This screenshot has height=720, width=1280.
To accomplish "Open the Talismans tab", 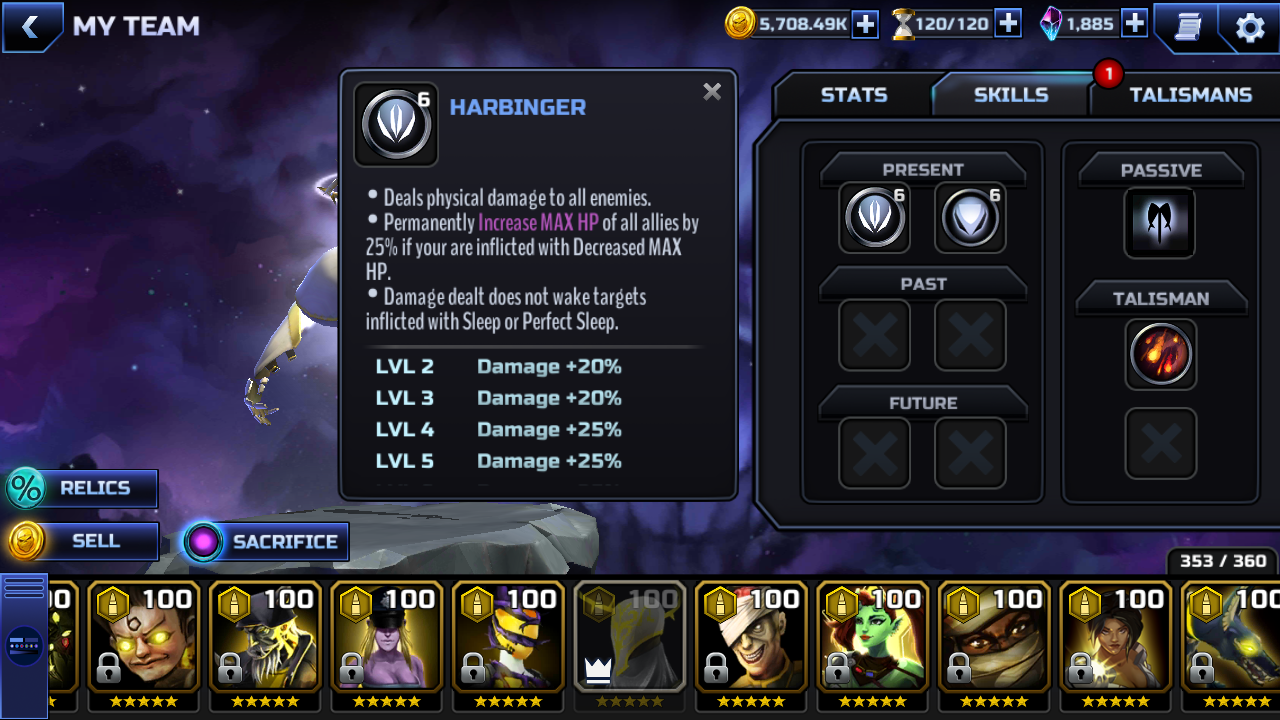I will coord(1190,95).
